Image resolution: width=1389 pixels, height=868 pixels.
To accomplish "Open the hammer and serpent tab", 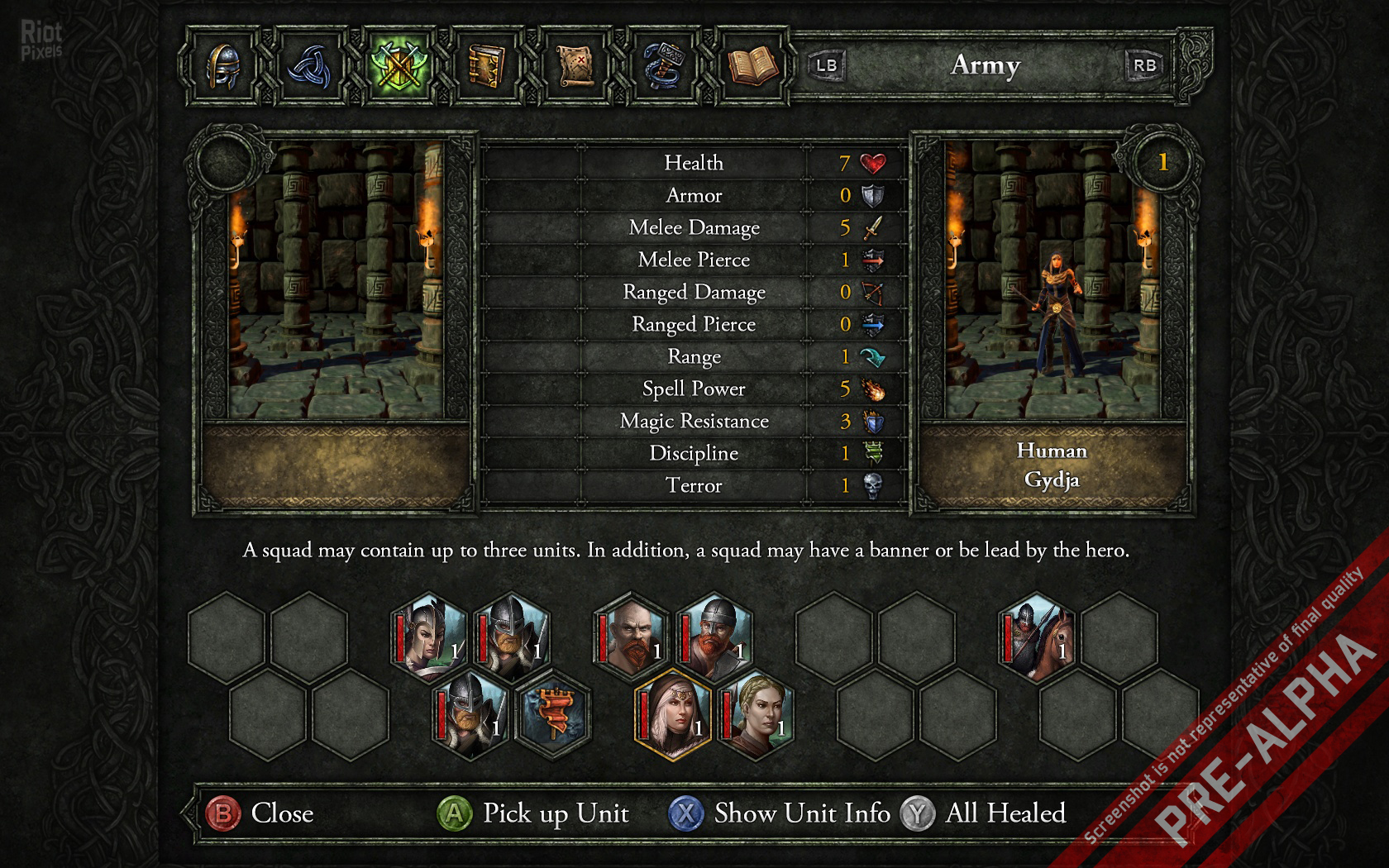I will 663,65.
